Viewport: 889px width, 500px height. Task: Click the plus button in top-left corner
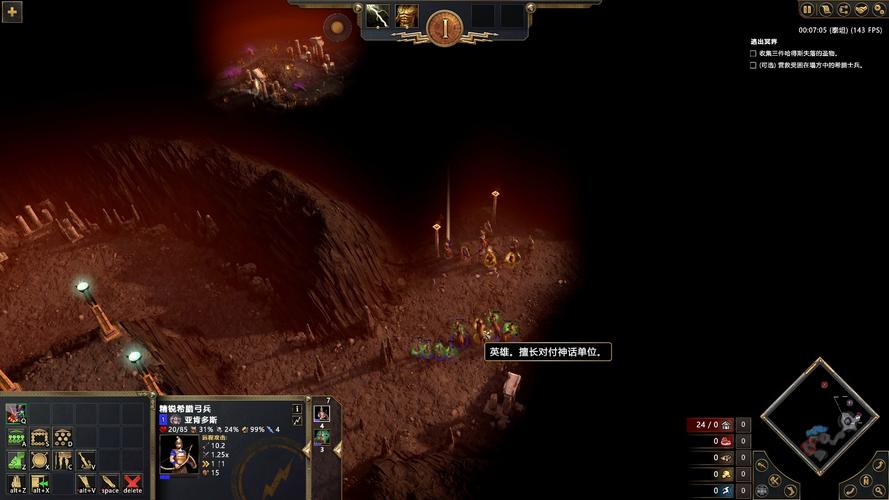[x=13, y=12]
